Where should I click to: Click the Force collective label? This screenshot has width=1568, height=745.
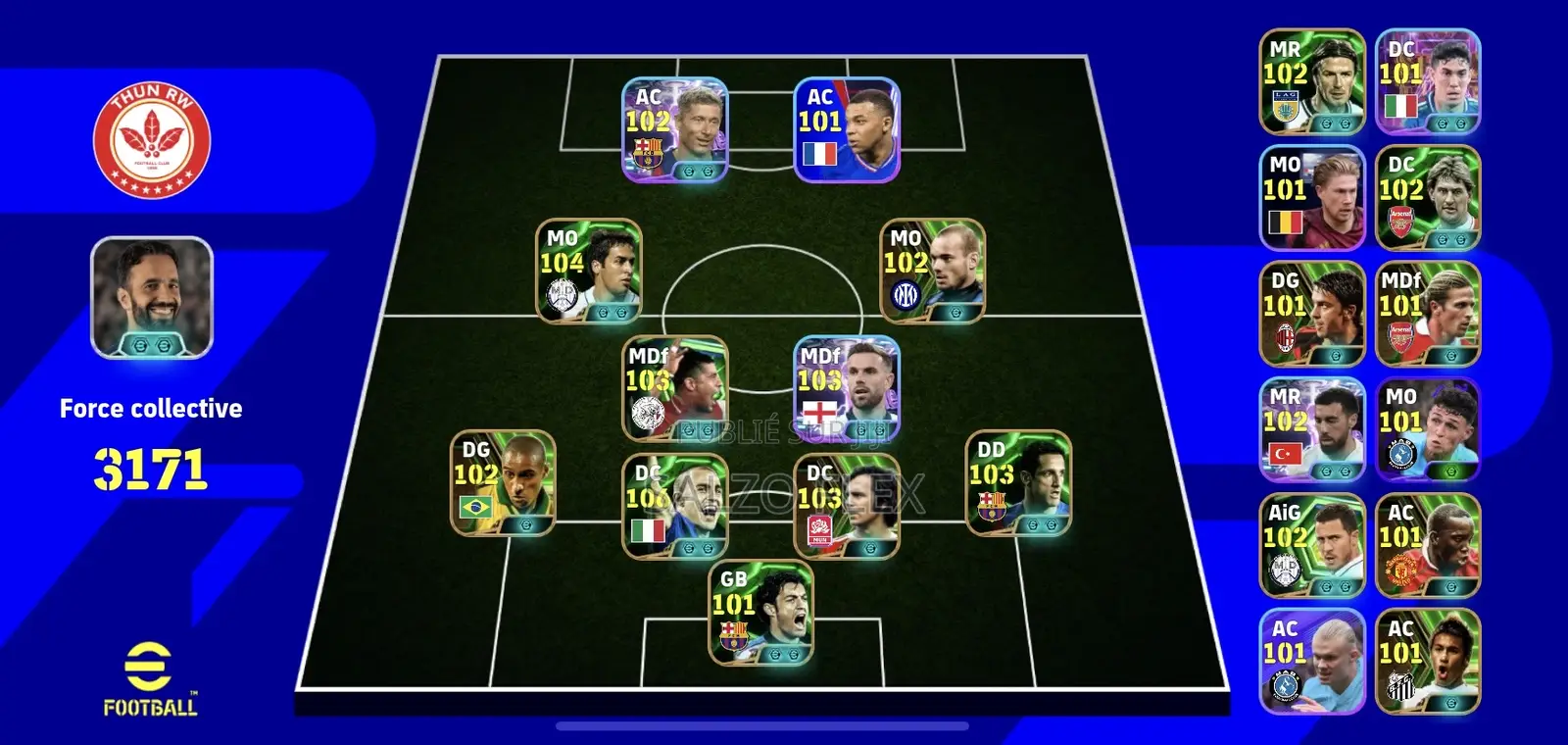151,409
